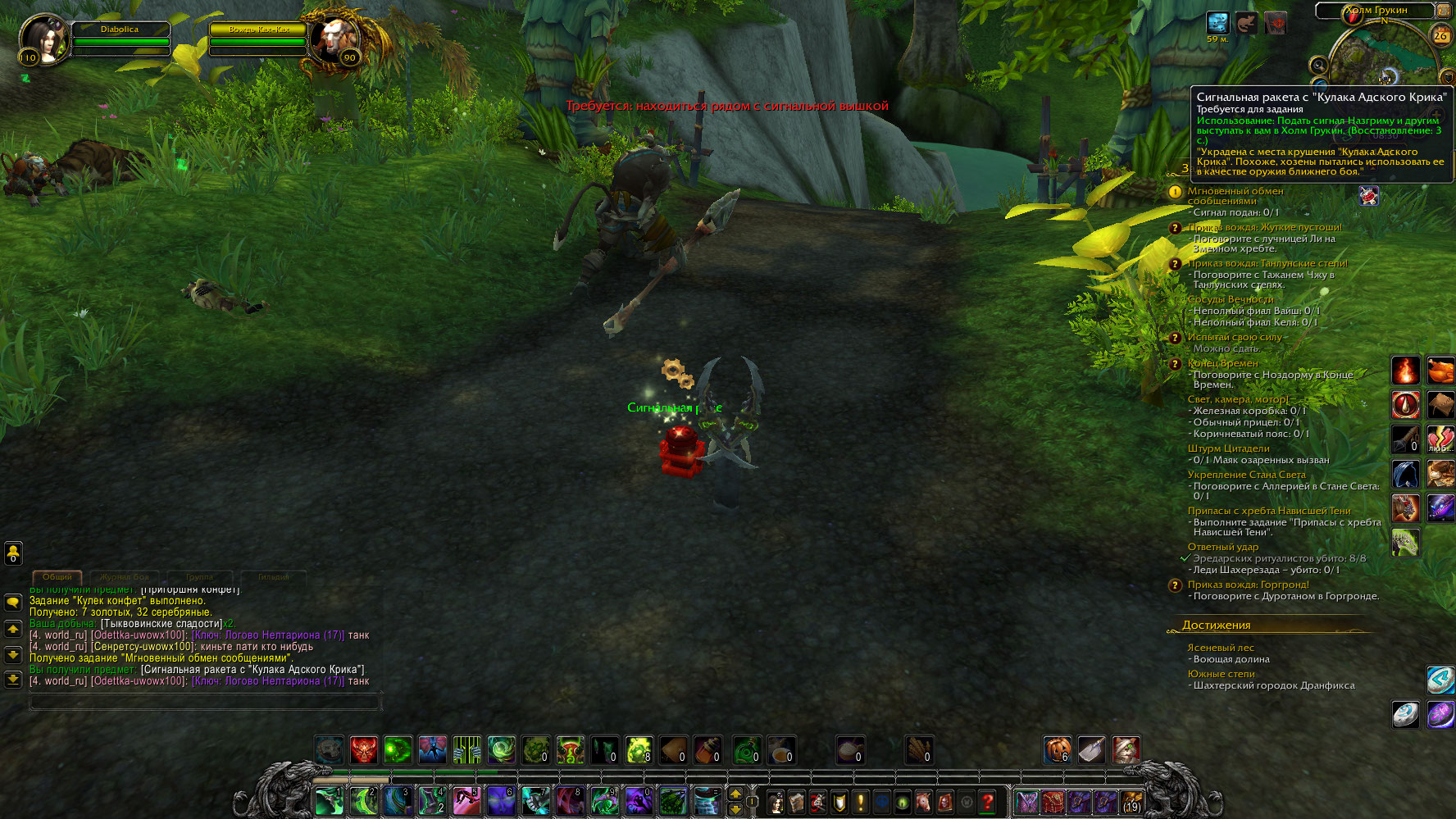Viewport: 1456px width, 819px height.
Task: Activate action bar slot with green eye ability
Action: pos(398,750)
